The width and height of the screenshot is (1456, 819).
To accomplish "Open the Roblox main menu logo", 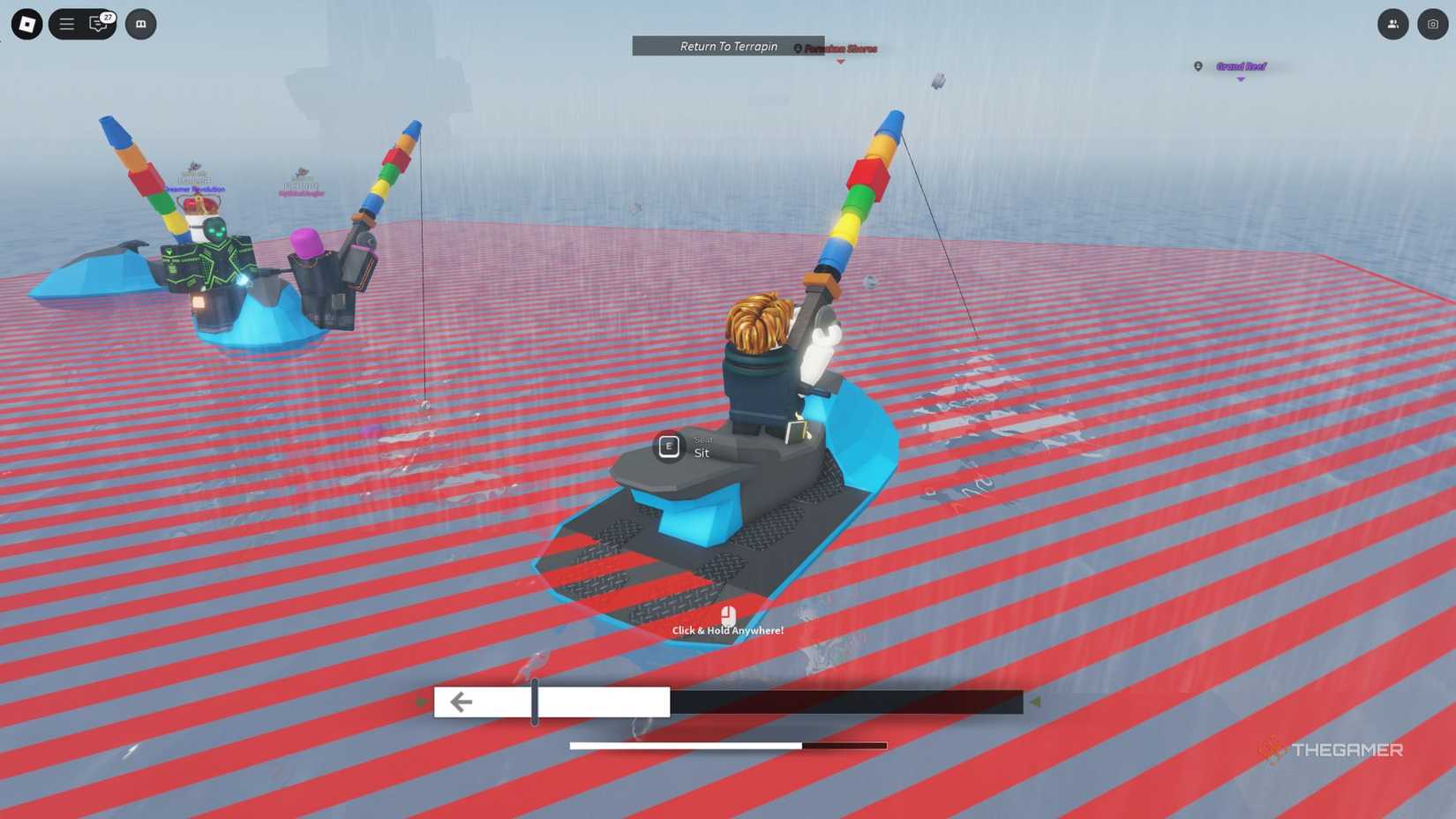I will coord(25,24).
